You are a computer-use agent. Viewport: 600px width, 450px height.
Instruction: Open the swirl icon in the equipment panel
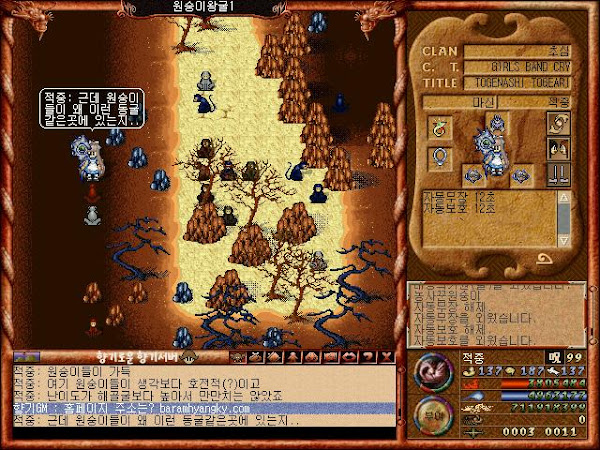click(x=557, y=122)
